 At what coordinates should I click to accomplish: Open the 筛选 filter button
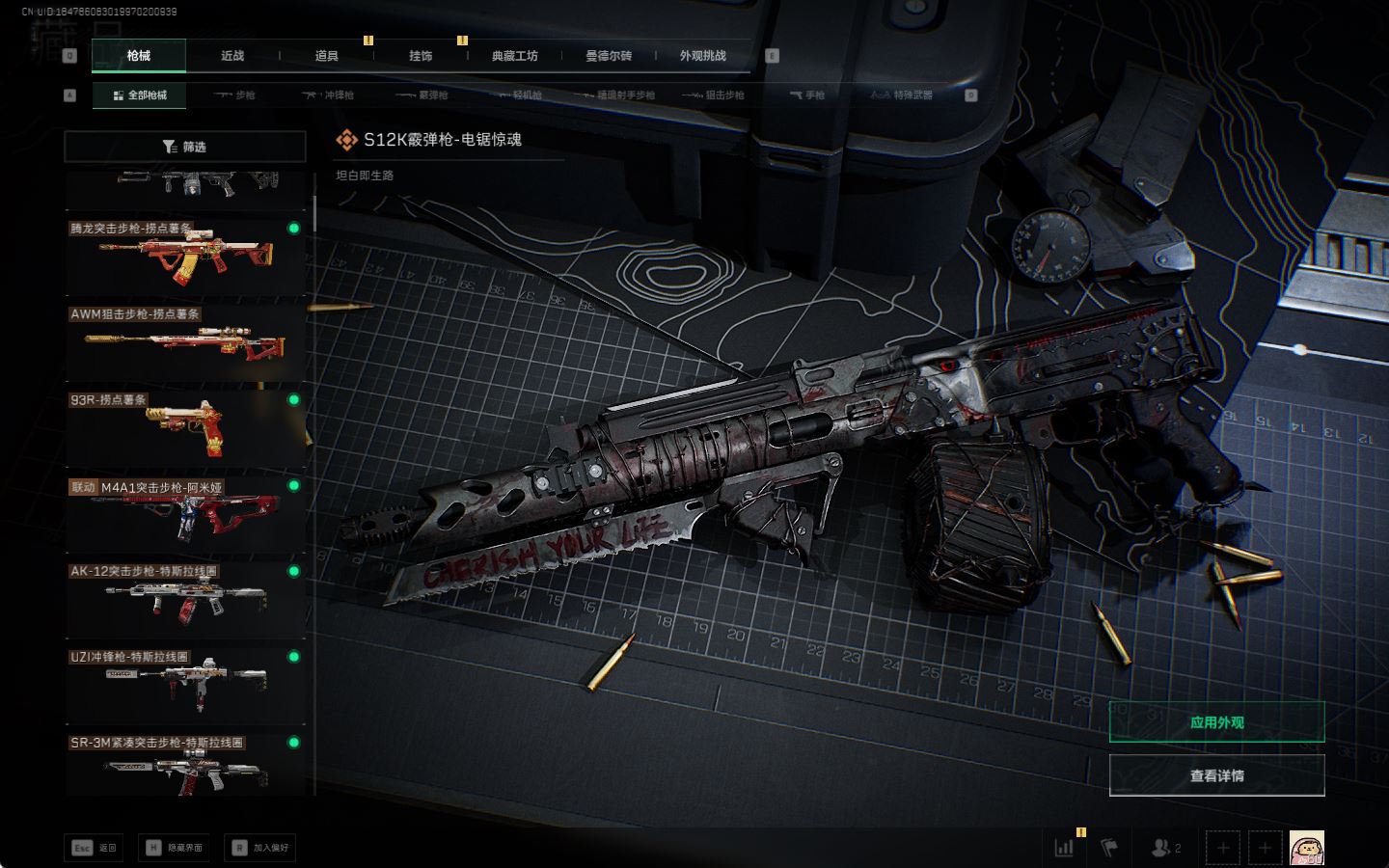pyautogui.click(x=184, y=147)
